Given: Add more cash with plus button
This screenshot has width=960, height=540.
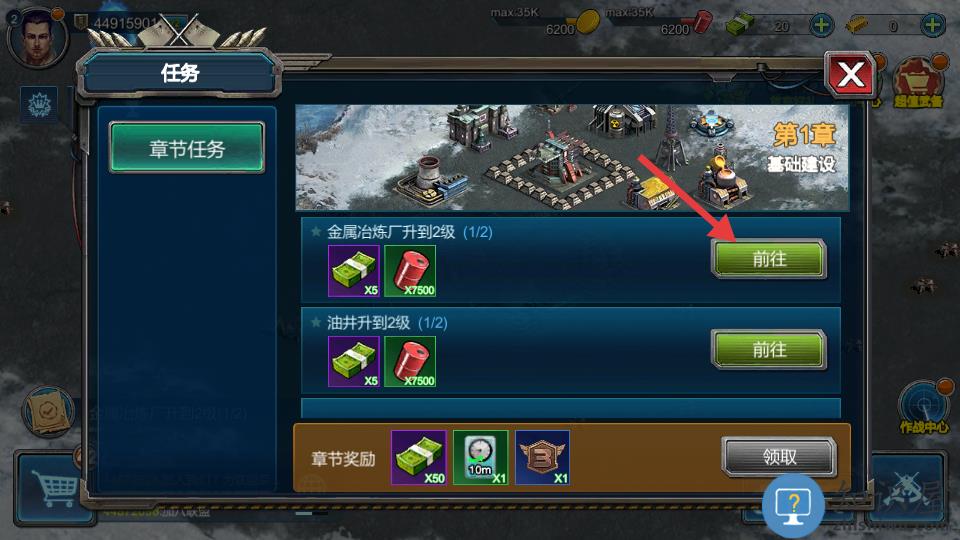Looking at the screenshot, I should pyautogui.click(x=820, y=26).
